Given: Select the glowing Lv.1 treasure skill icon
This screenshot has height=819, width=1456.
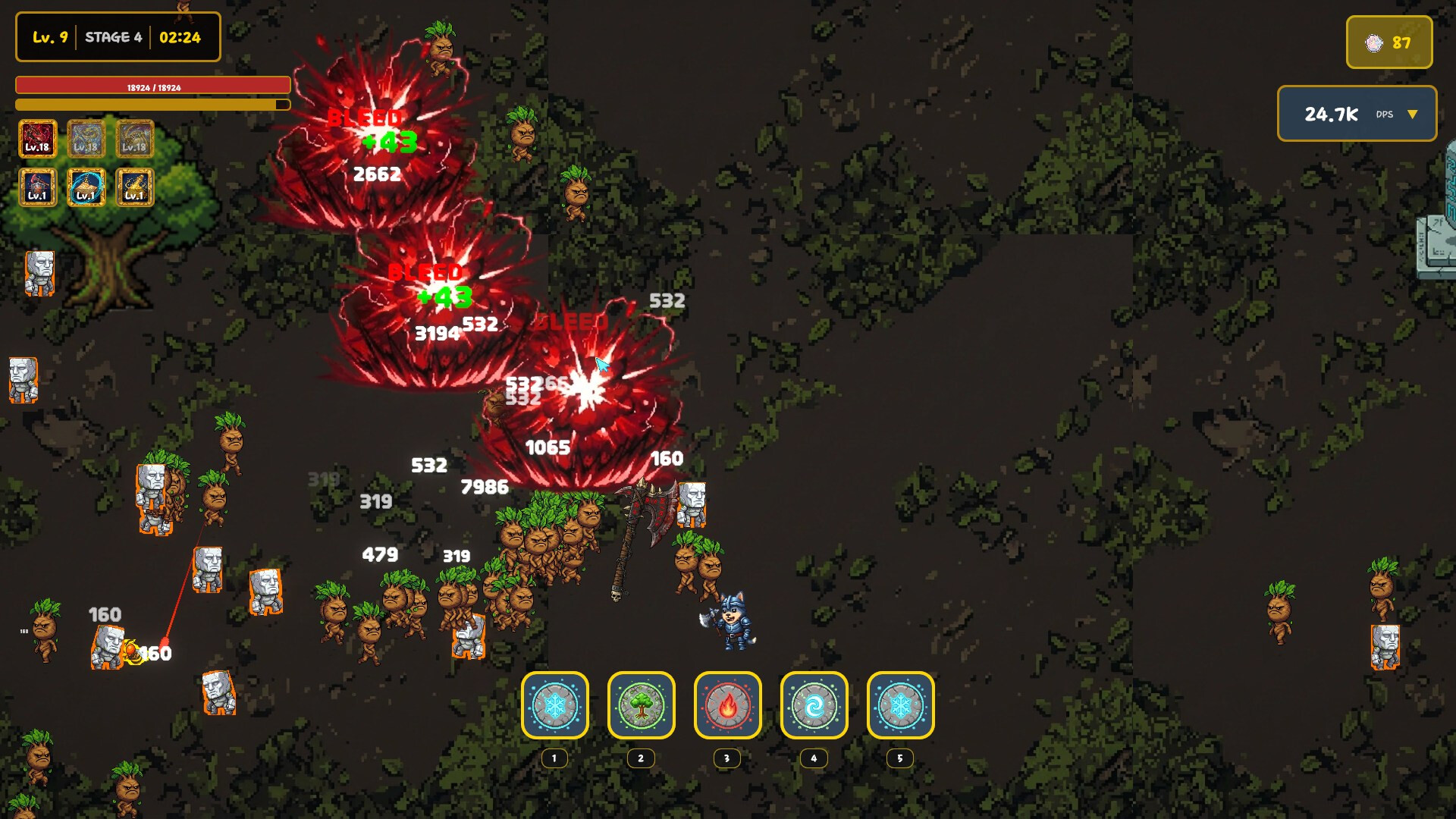Looking at the screenshot, I should [x=85, y=187].
